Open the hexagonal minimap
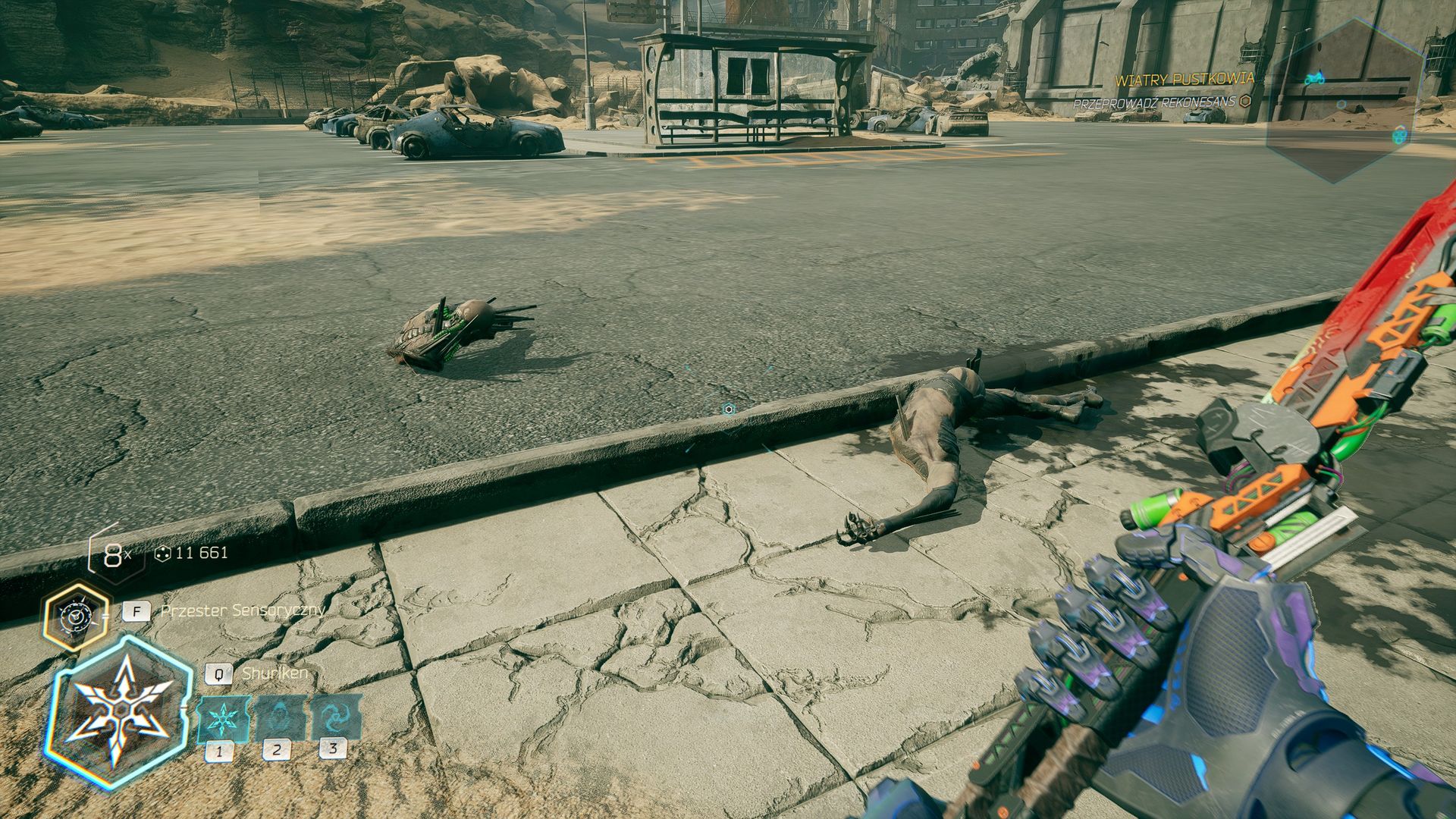The height and width of the screenshot is (819, 1456). [1342, 102]
